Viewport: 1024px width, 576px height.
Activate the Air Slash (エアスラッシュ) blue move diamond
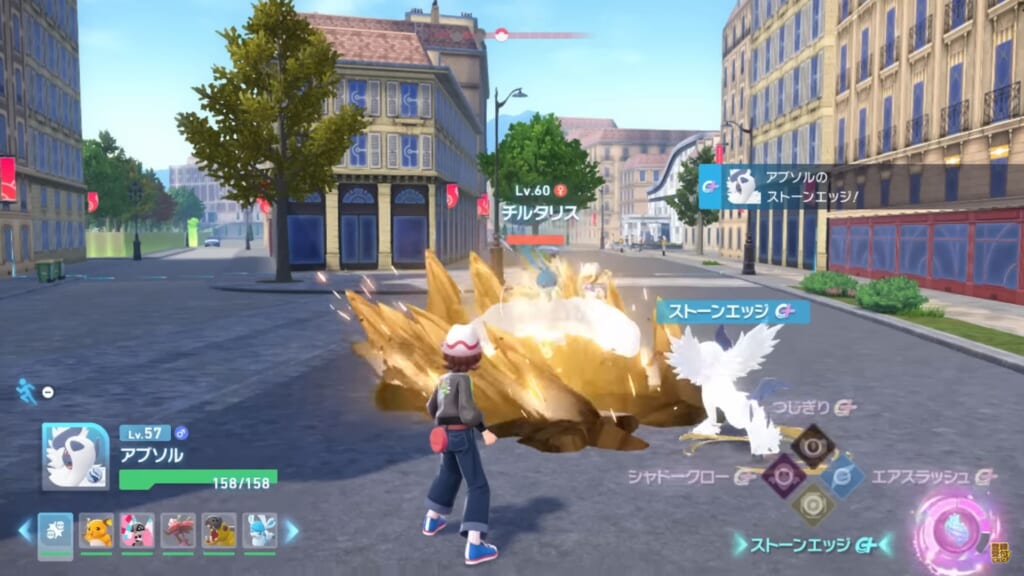[843, 476]
